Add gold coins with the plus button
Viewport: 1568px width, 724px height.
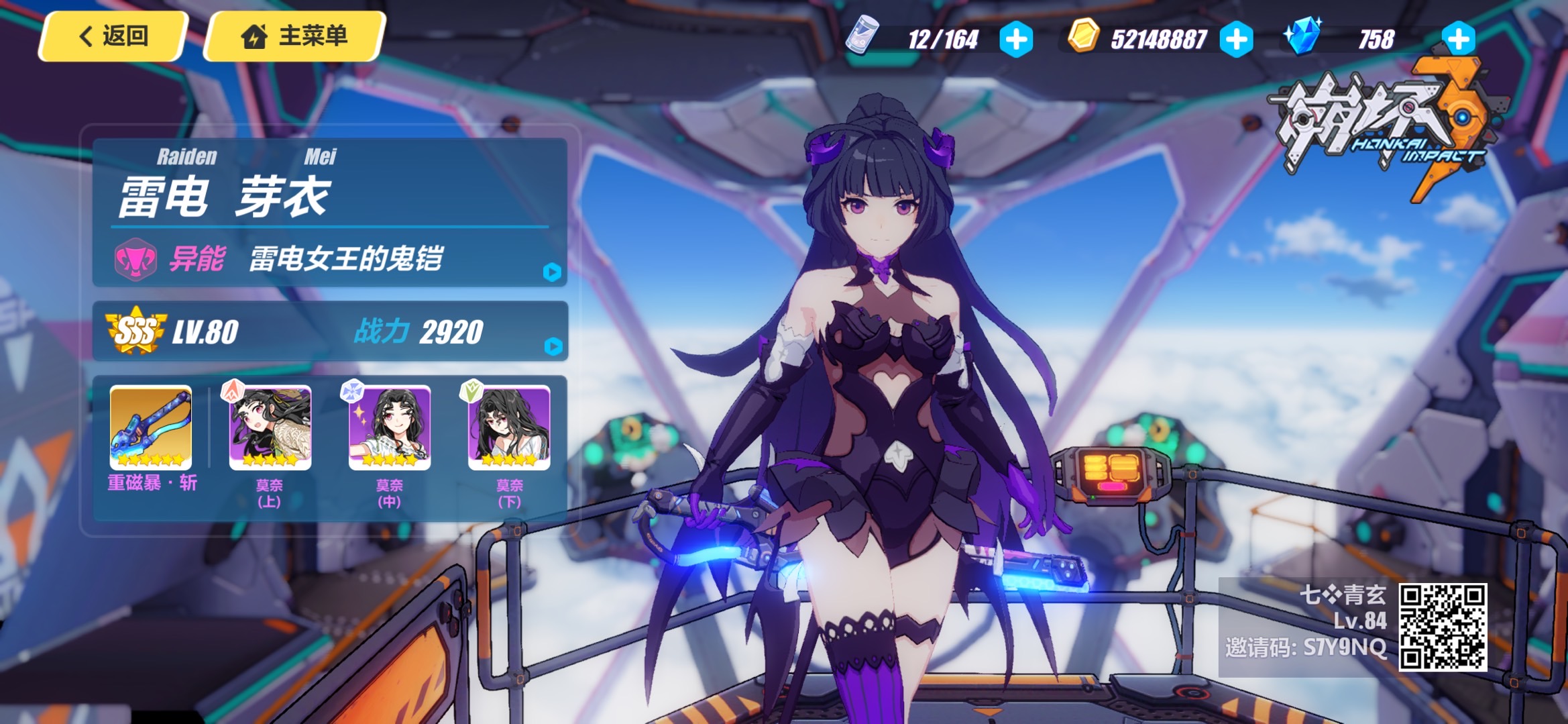1237,39
